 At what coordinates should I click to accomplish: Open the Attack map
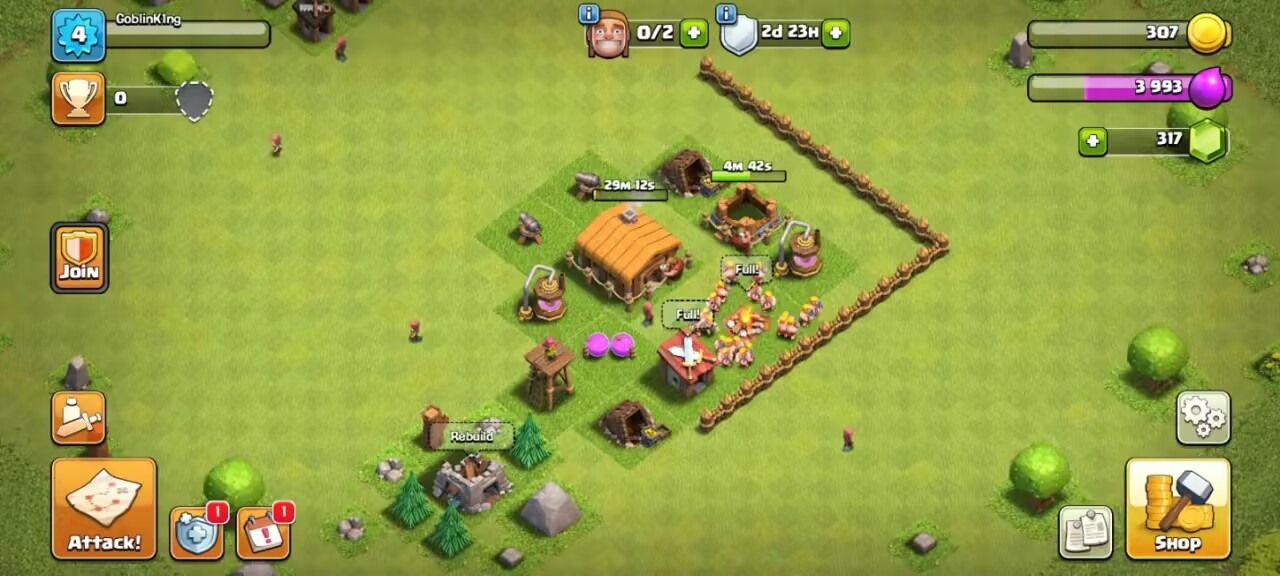(x=104, y=508)
